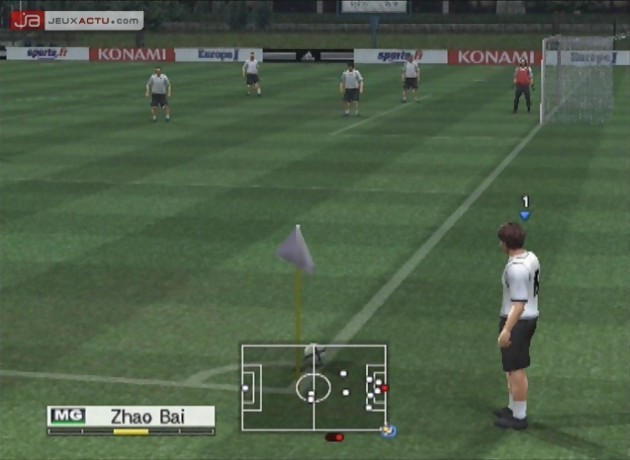Click the MG position badge
This screenshot has width=630, height=460.
pyautogui.click(x=67, y=416)
